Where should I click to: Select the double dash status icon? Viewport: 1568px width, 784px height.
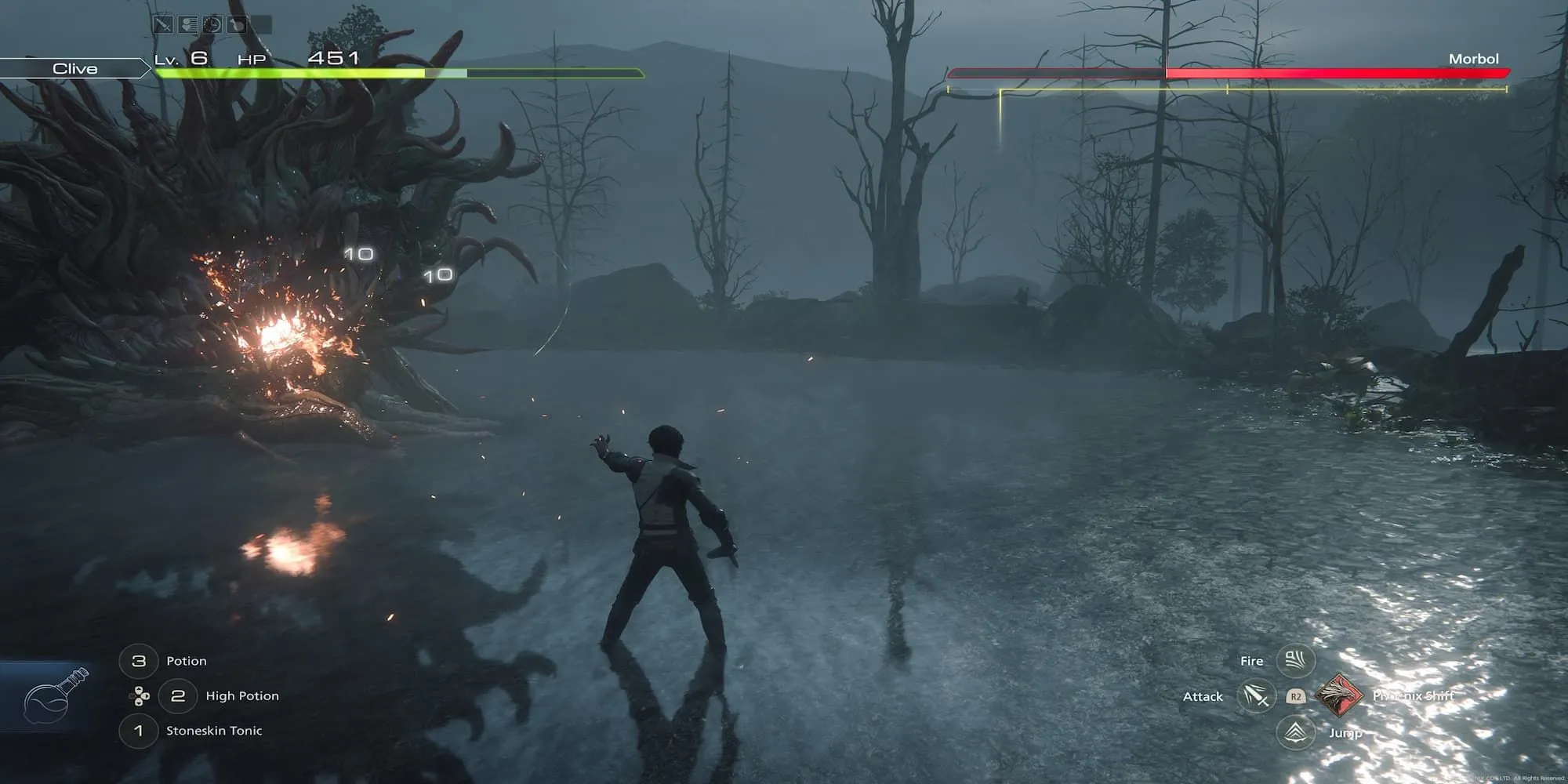coord(187,25)
